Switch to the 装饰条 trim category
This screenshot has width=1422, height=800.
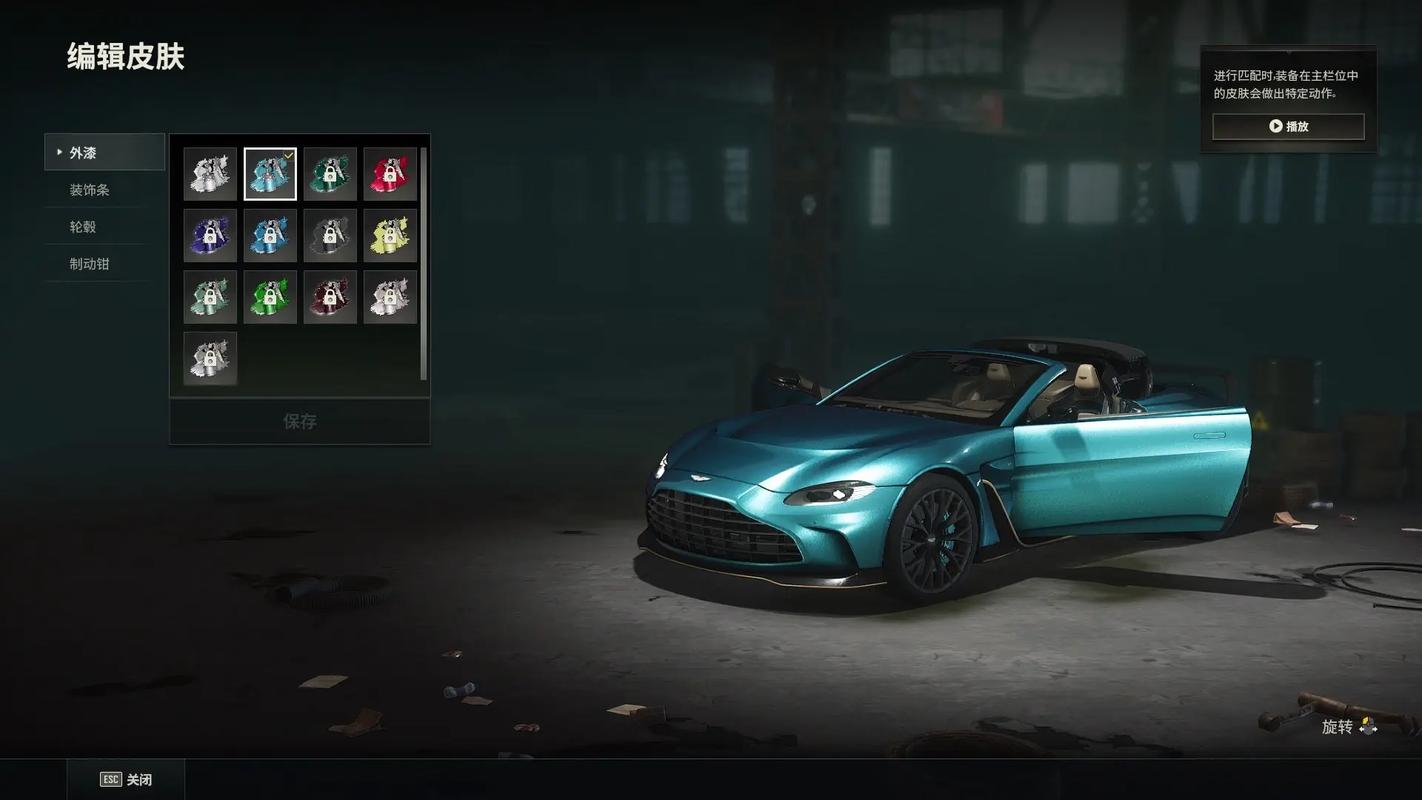point(90,190)
